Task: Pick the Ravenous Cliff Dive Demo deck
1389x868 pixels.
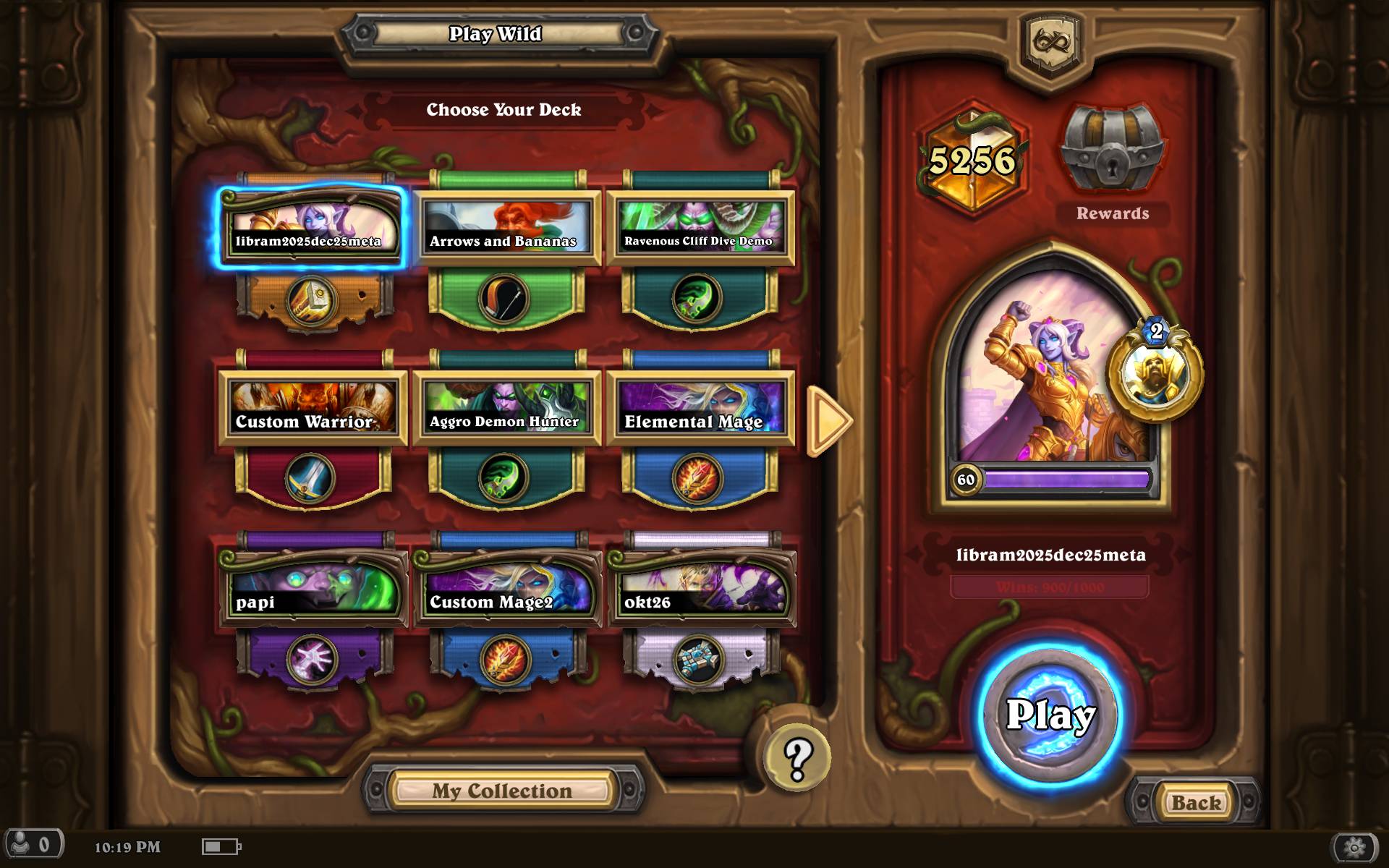Action: pos(700,227)
